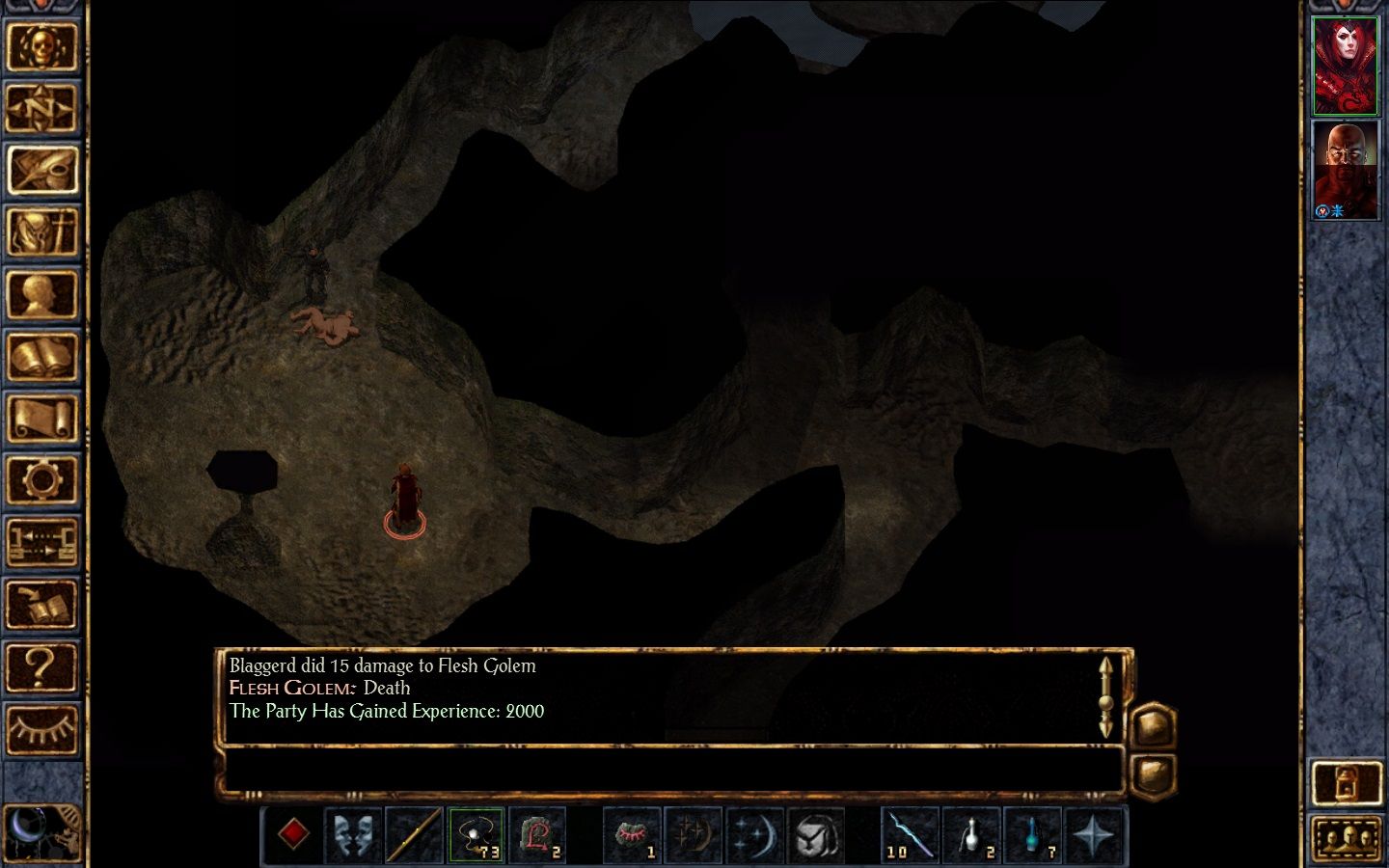The width and height of the screenshot is (1389, 868).
Task: Open the journal quill and inkwell button
Action: [x=41, y=170]
